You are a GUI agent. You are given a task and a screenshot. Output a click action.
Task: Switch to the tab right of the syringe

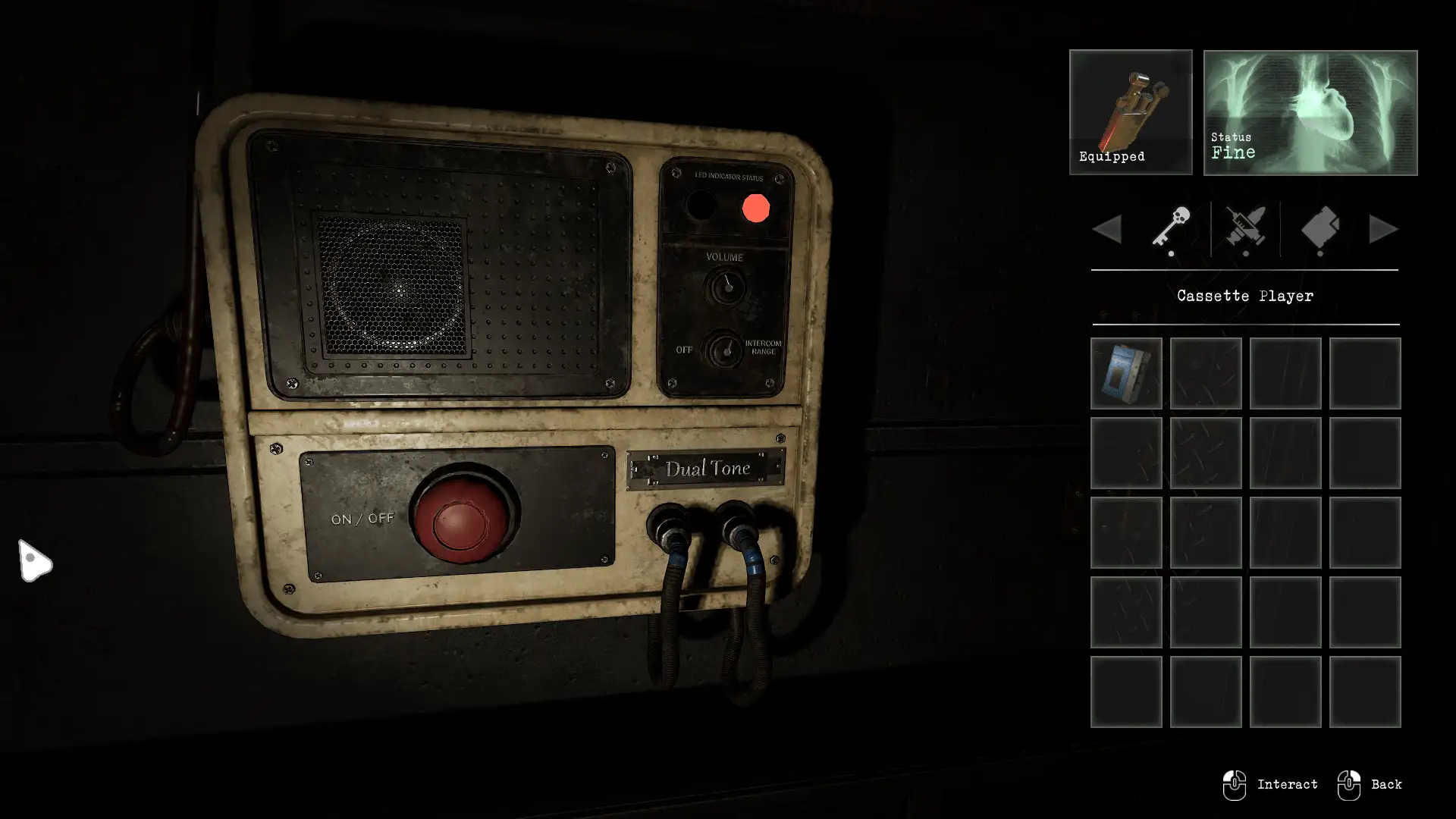click(x=1319, y=227)
